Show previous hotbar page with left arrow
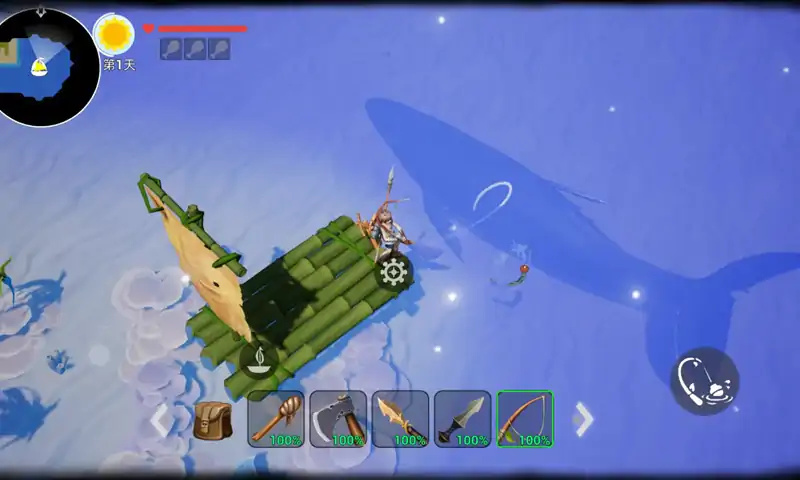Image resolution: width=800 pixels, height=480 pixels. pos(160,420)
